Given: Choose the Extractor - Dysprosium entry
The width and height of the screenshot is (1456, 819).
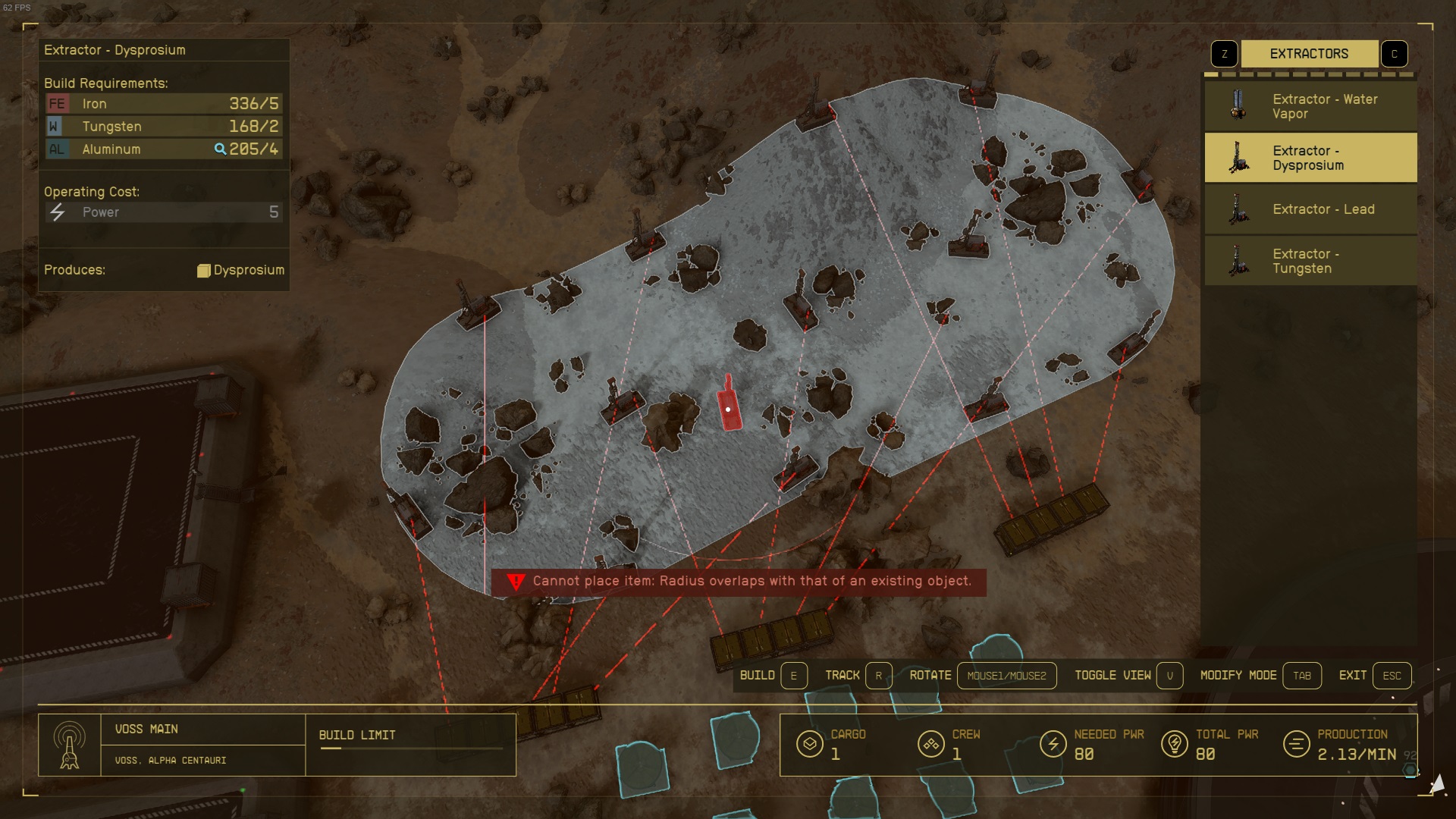Looking at the screenshot, I should (x=1310, y=158).
